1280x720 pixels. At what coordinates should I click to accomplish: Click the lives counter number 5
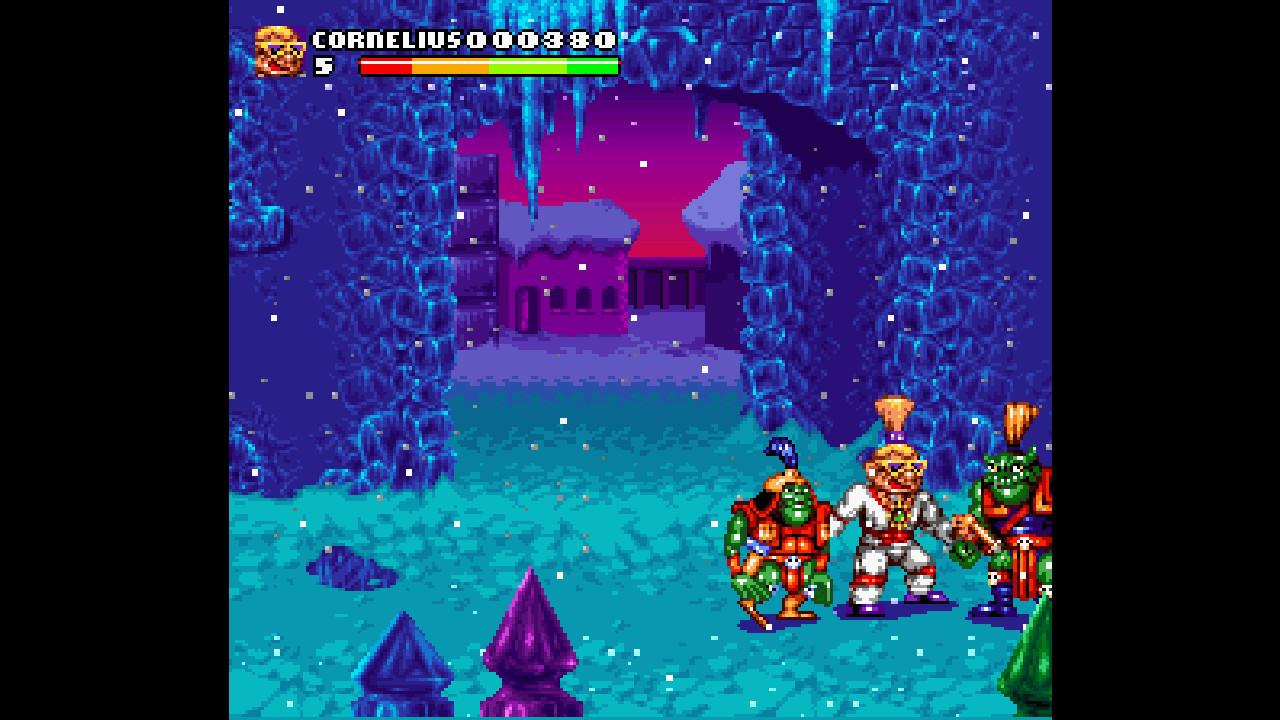point(320,68)
